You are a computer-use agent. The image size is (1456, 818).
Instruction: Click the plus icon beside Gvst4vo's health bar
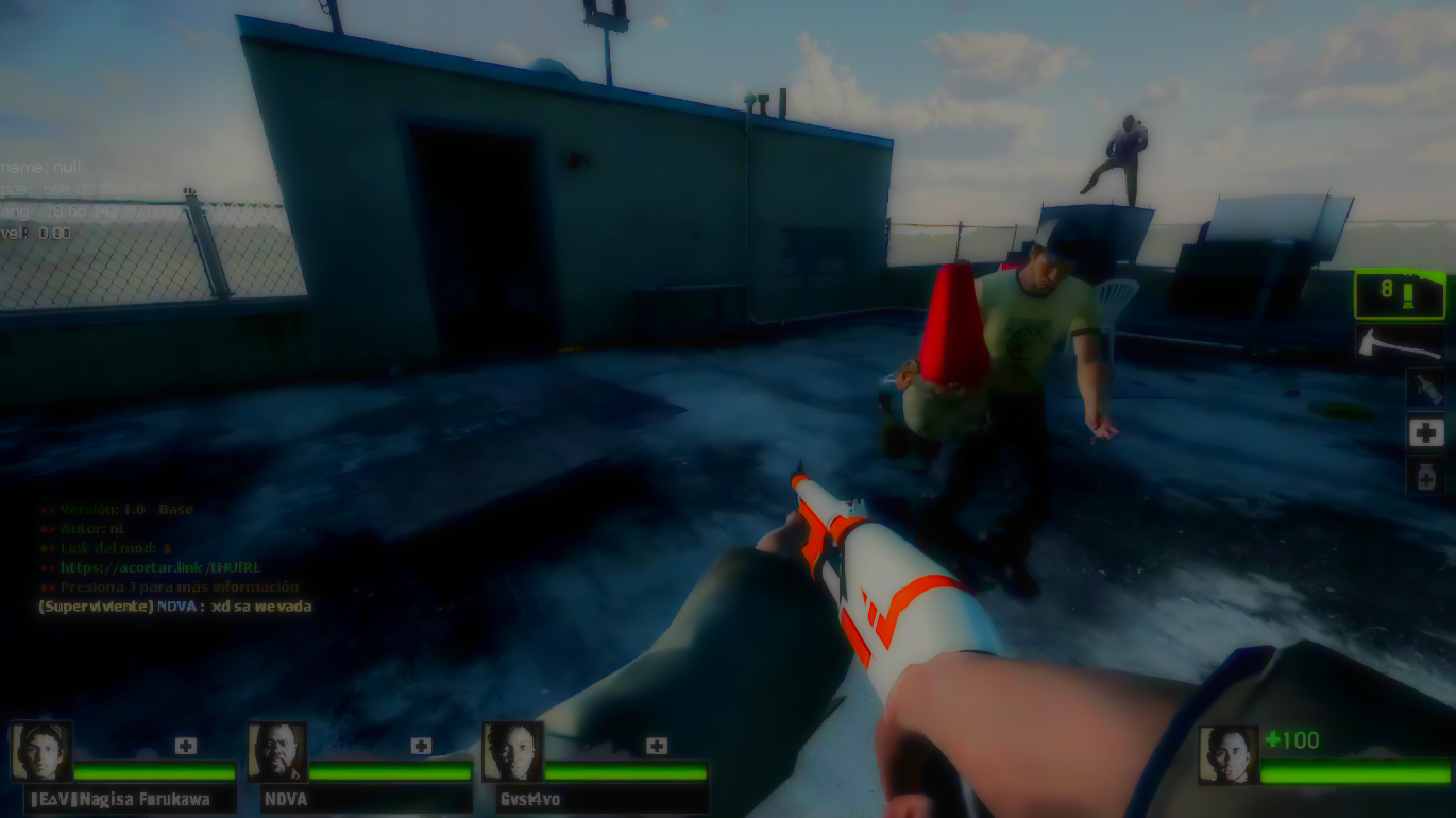(655, 745)
